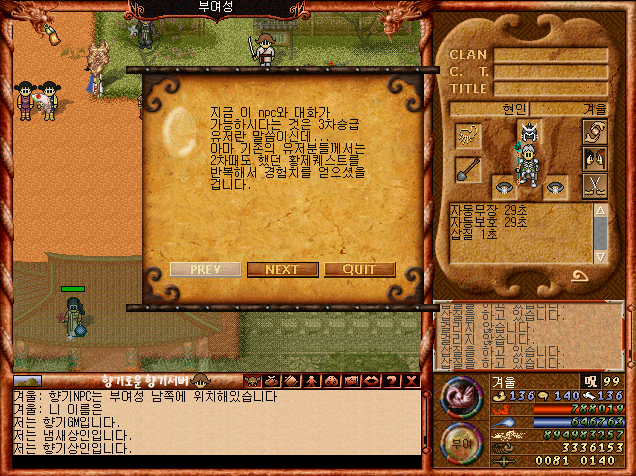The image size is (636, 476).
Task: Open the crossed swords panel button
Action: (x=594, y=184)
